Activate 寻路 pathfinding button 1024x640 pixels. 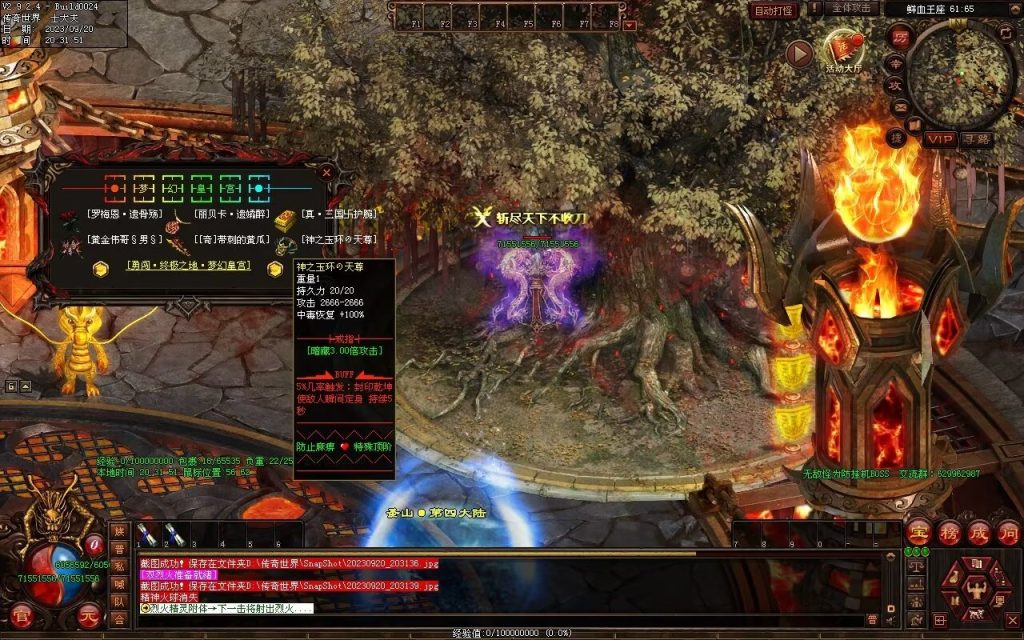point(976,139)
